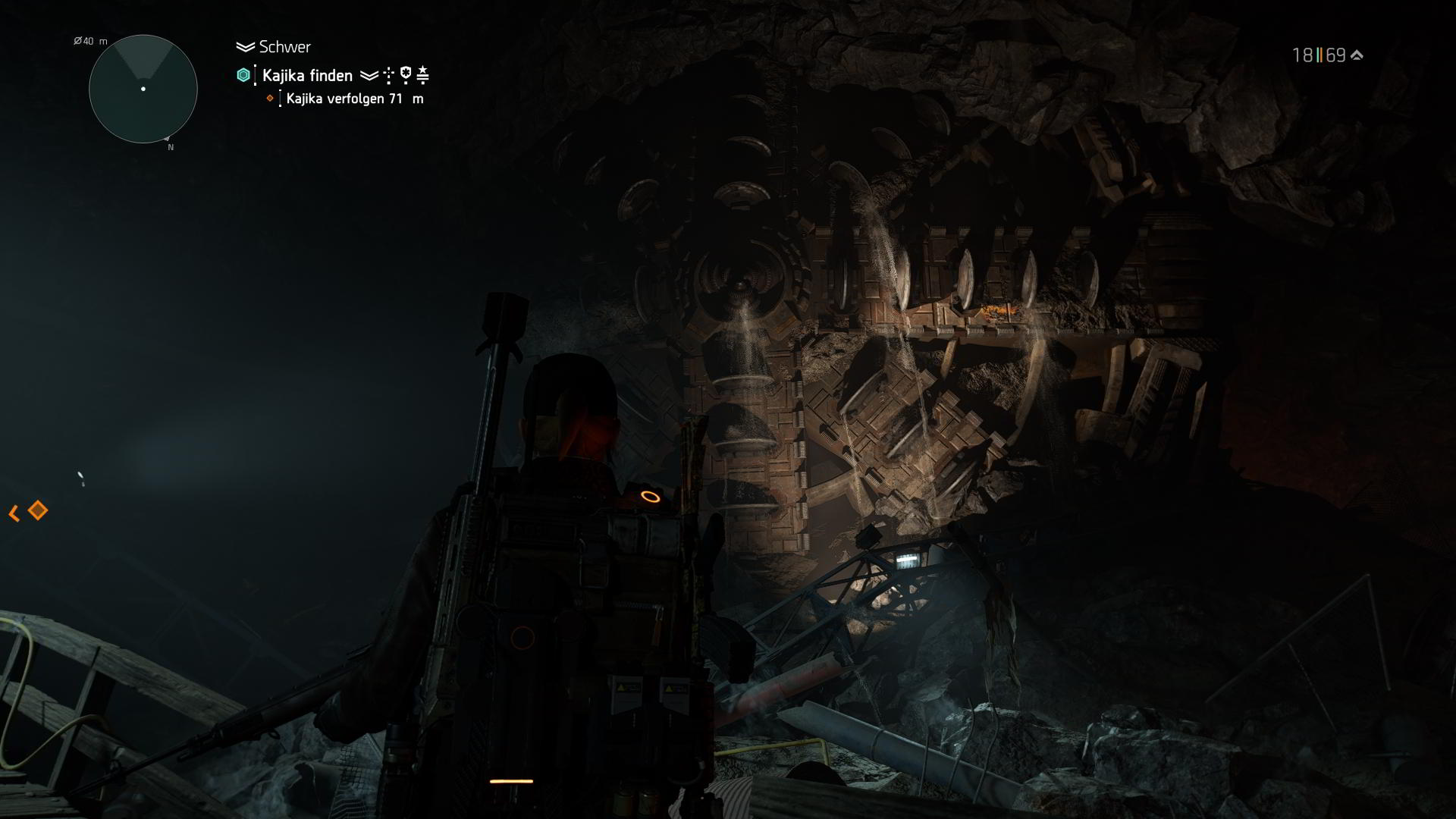This screenshot has height=819, width=1456.
Task: Click the star directive icon near Kajika finden
Action: (x=422, y=74)
